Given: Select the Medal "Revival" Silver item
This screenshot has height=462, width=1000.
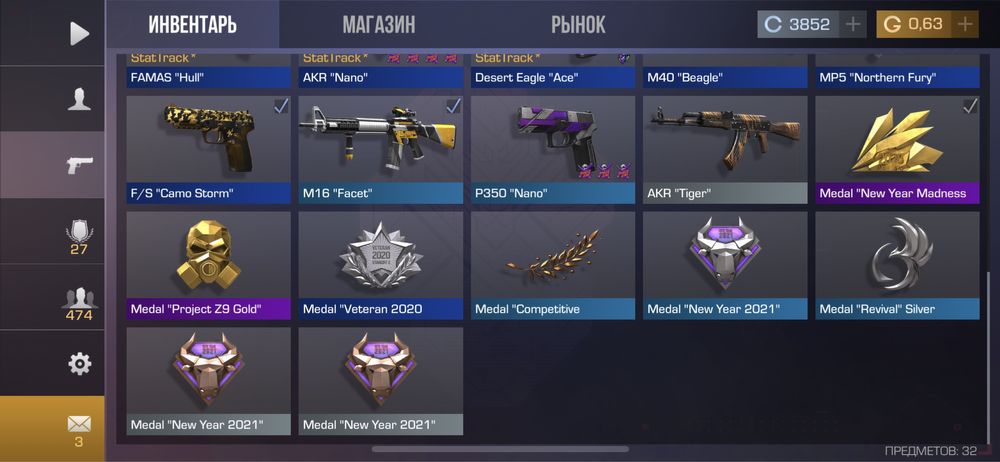Looking at the screenshot, I should (x=897, y=265).
